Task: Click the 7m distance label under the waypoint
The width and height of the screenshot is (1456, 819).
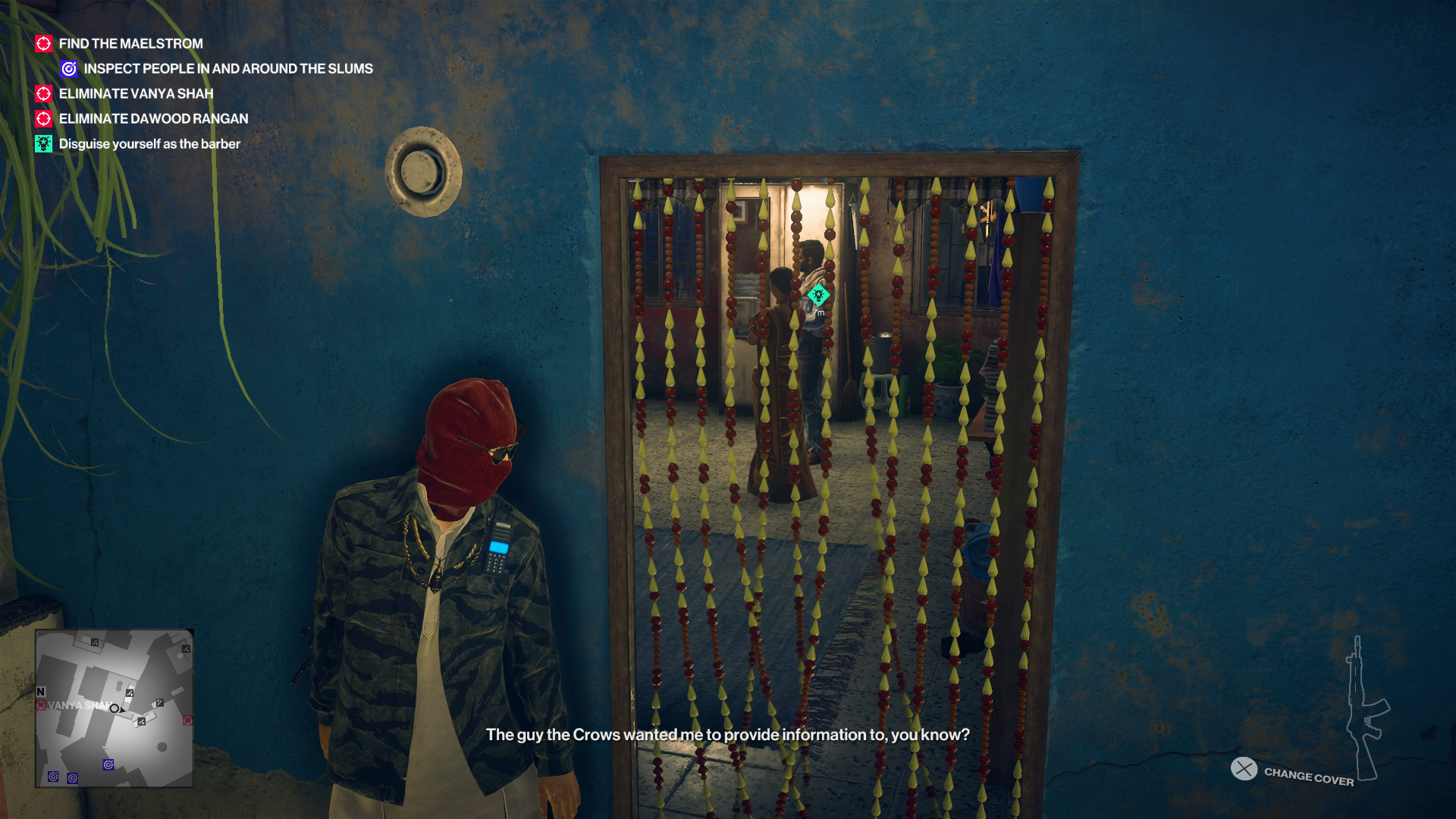Action: 819,311
